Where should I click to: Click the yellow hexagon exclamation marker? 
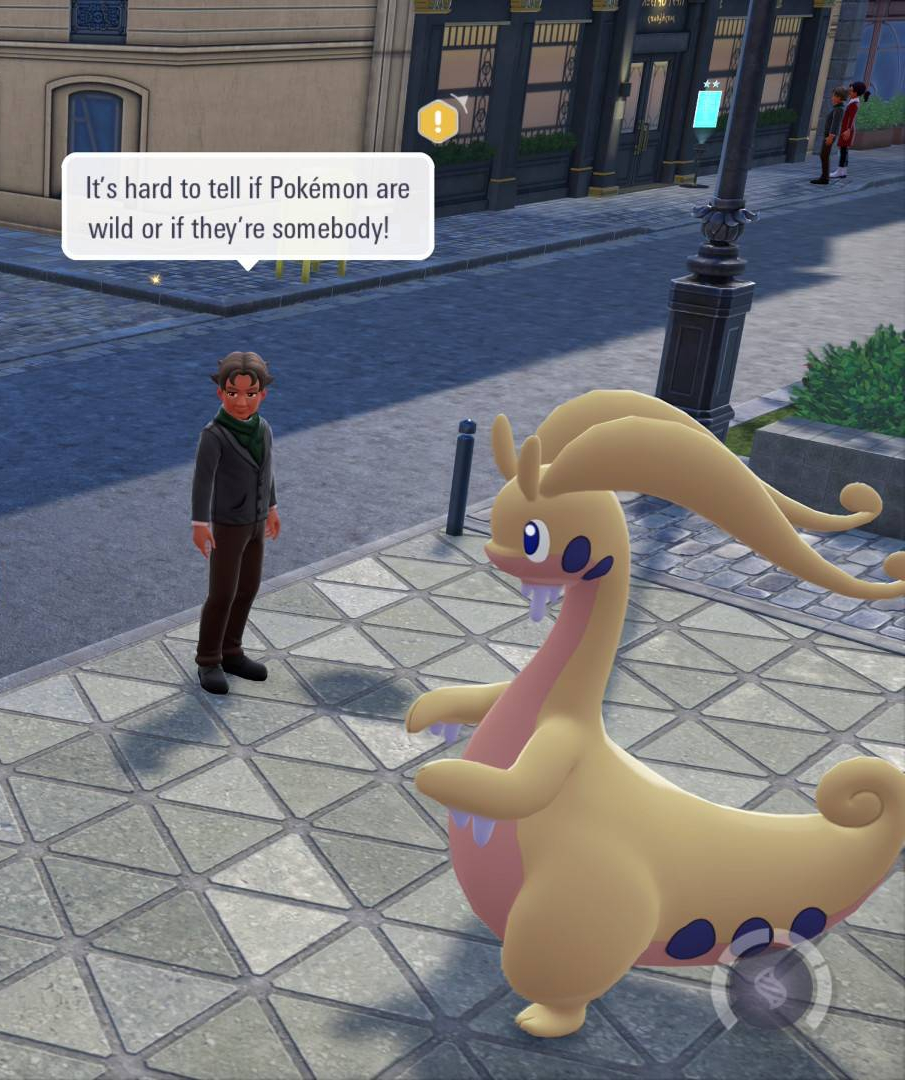click(438, 122)
